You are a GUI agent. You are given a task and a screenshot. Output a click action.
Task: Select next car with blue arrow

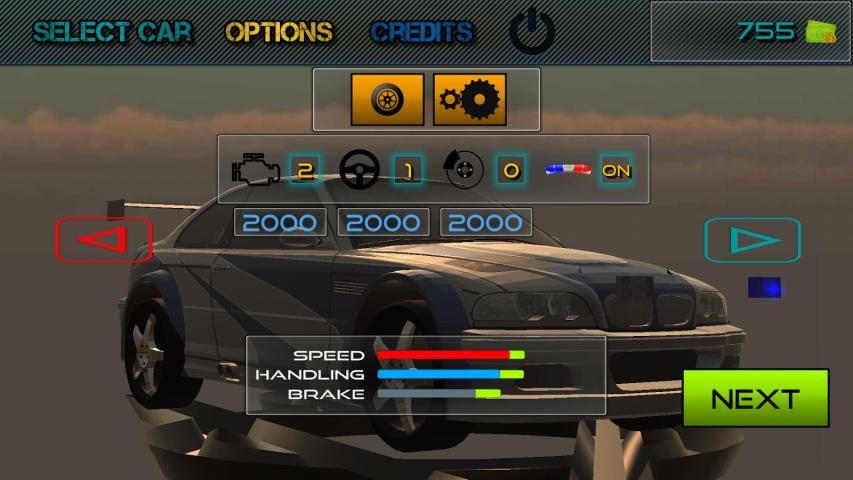(752, 240)
